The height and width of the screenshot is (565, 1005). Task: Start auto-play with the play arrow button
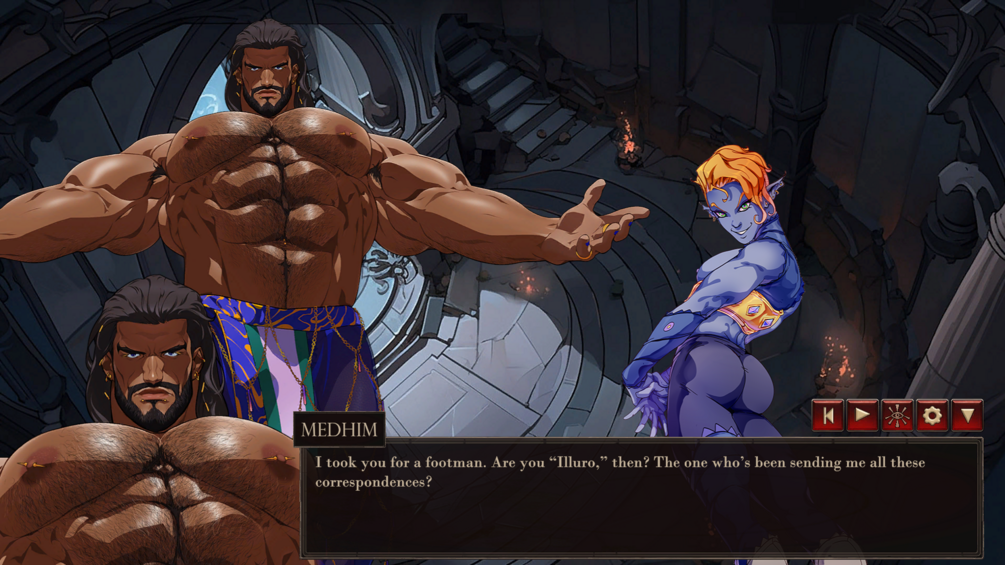tap(862, 415)
